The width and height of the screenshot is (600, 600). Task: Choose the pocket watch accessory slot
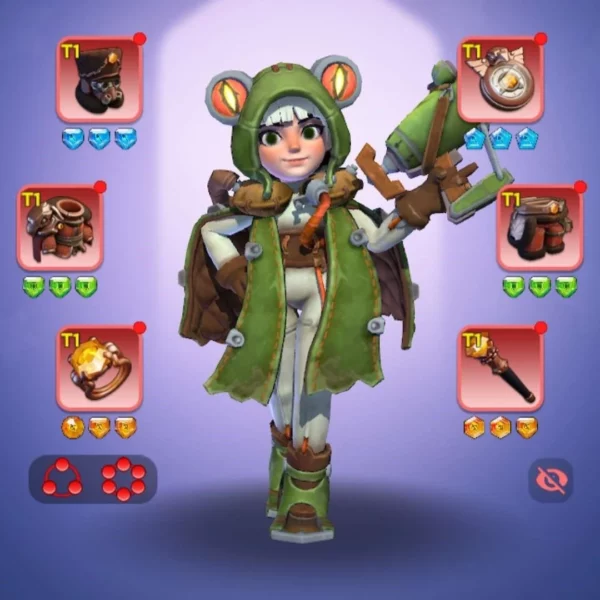click(x=501, y=80)
